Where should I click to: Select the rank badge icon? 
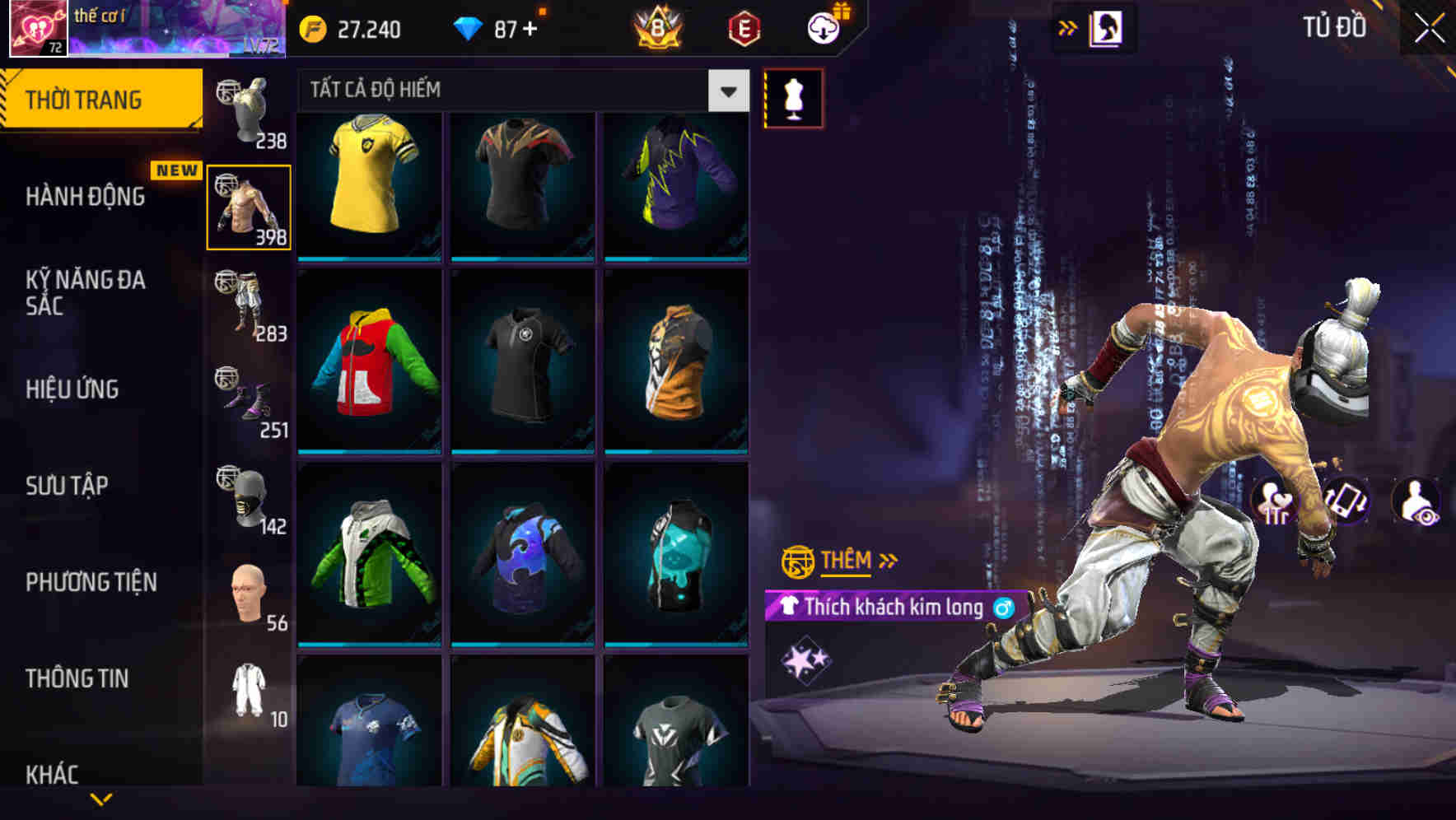click(x=655, y=26)
